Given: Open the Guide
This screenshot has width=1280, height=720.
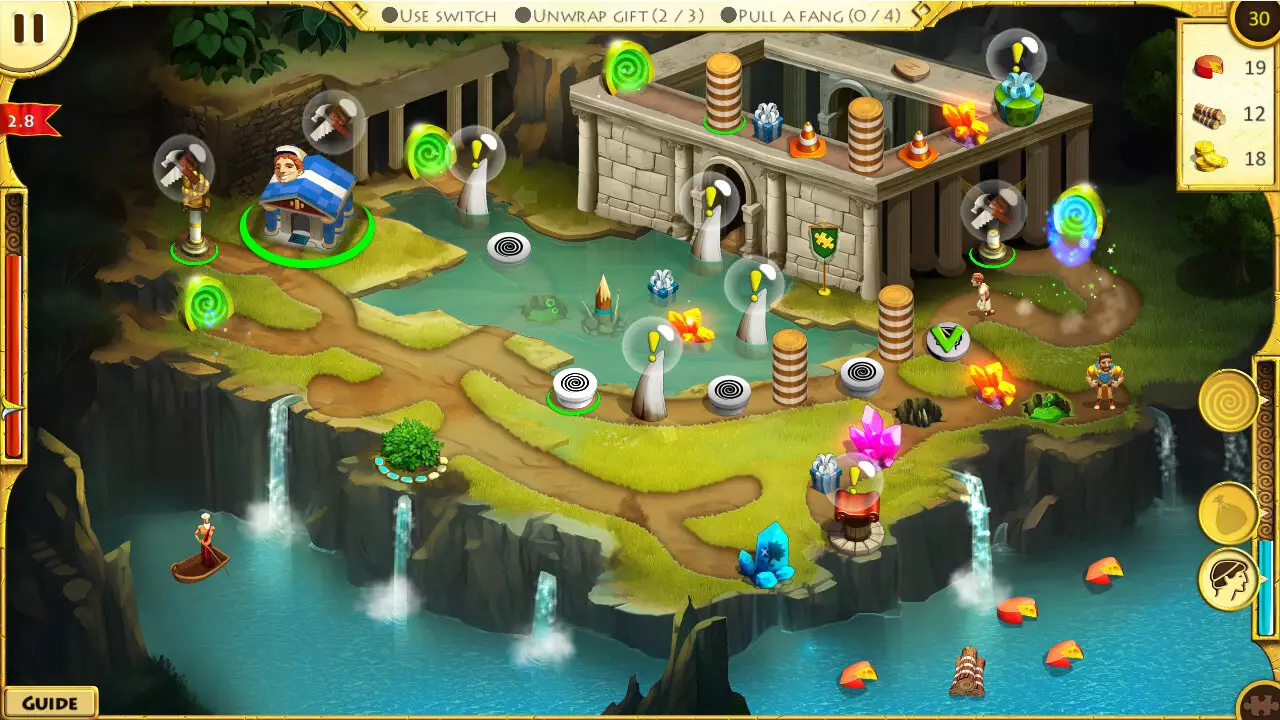Looking at the screenshot, I should [49, 702].
